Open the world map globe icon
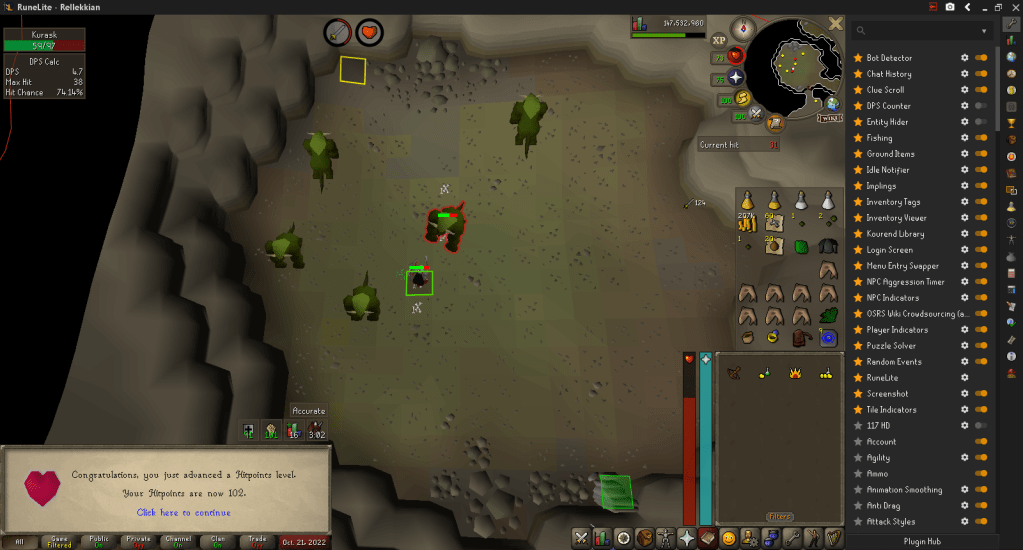The width and height of the screenshot is (1023, 550). tap(831, 102)
